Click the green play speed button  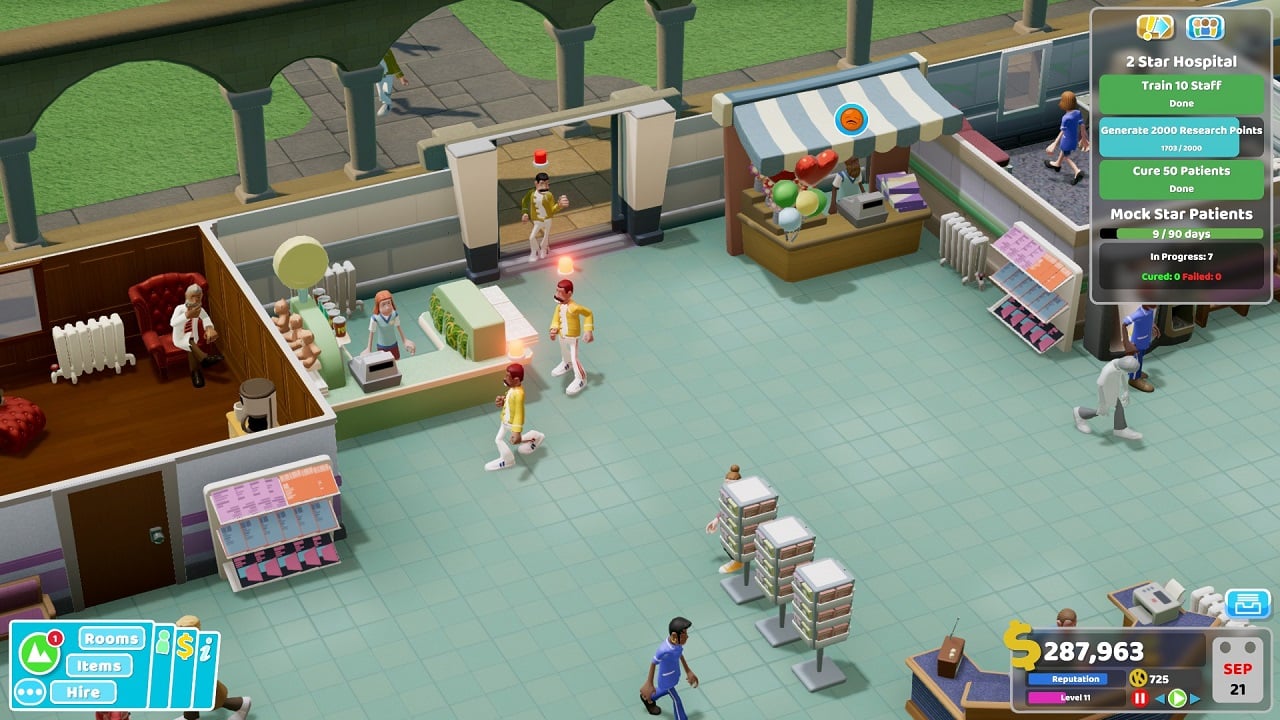point(1177,698)
